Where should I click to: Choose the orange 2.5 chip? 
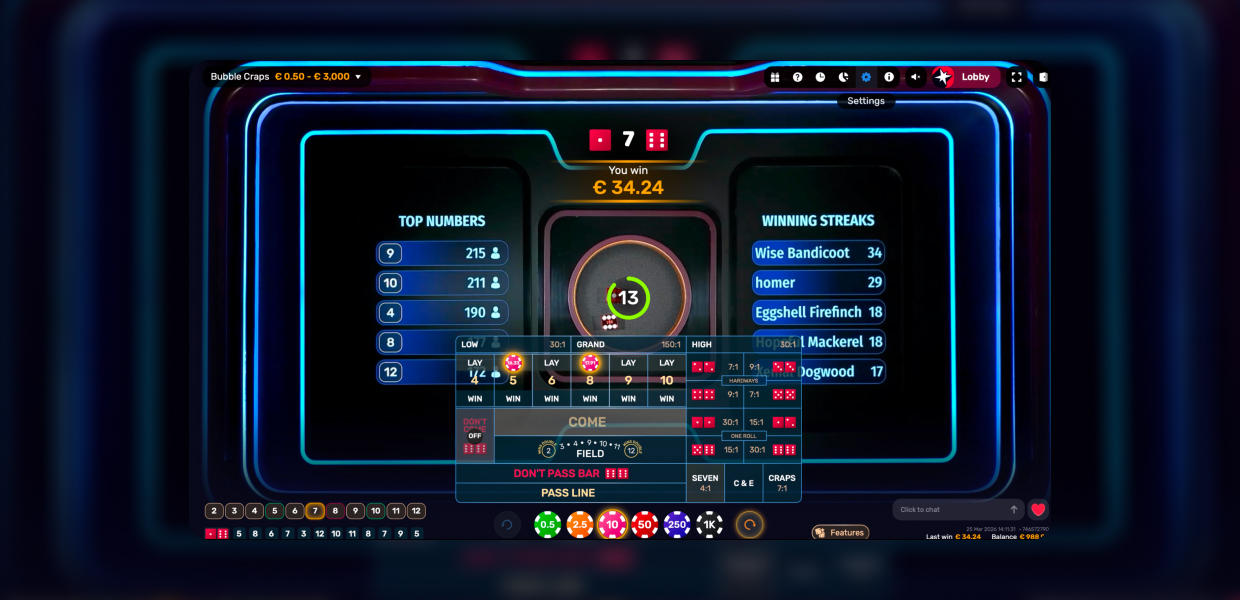[580, 524]
